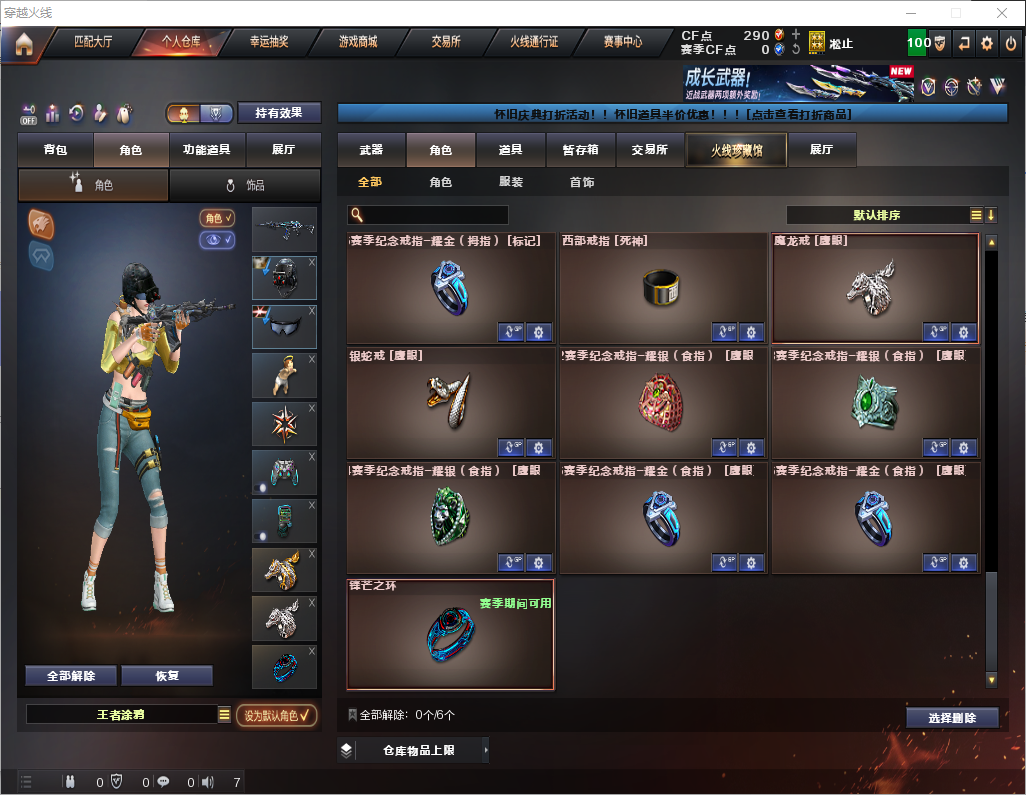Open the gear settings icon
1026x795 pixels.
coord(987,43)
